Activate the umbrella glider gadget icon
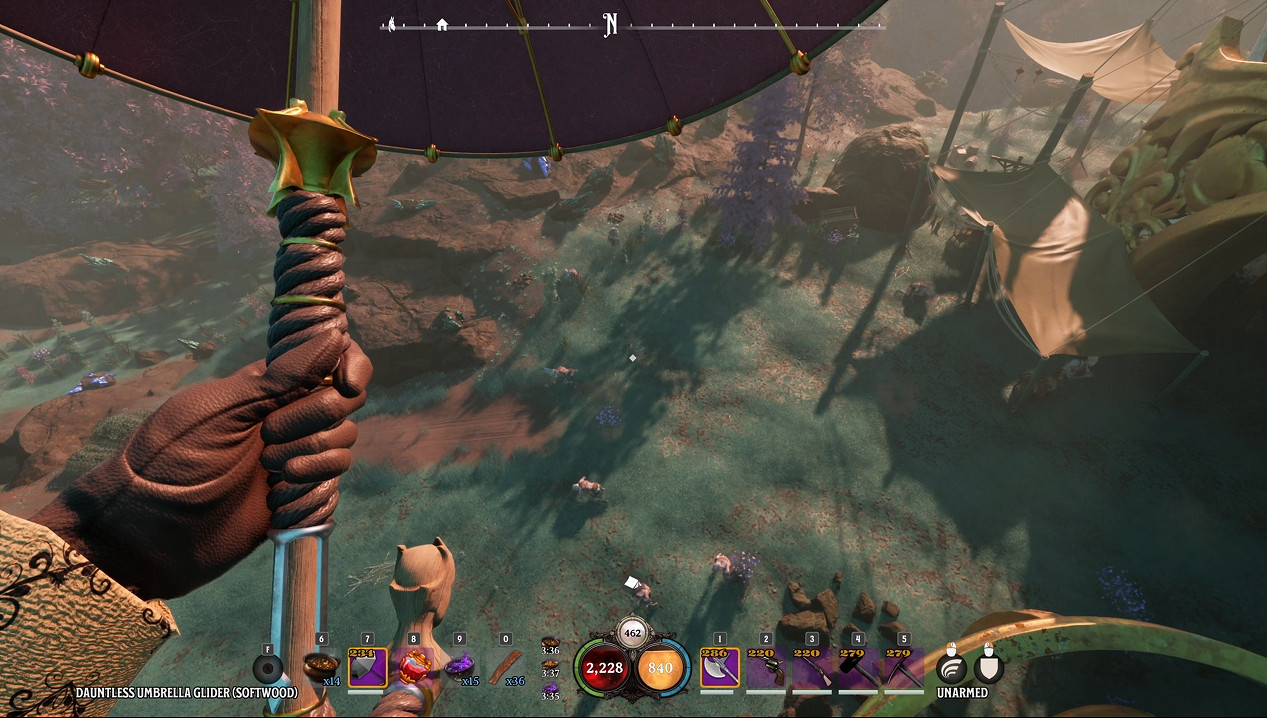The width and height of the screenshot is (1267, 718). [267, 668]
